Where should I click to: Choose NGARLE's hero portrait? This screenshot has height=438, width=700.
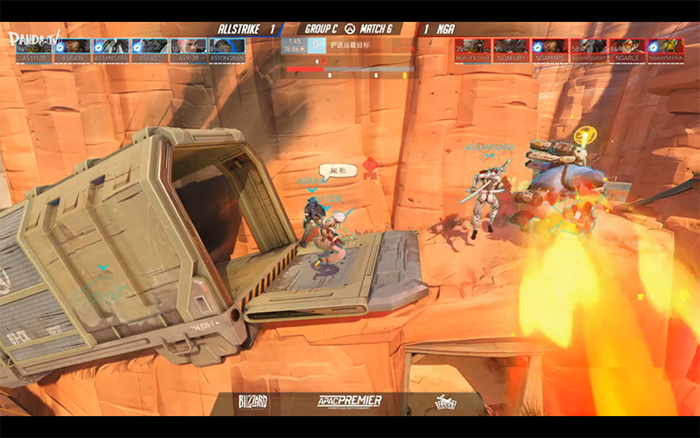(627, 47)
